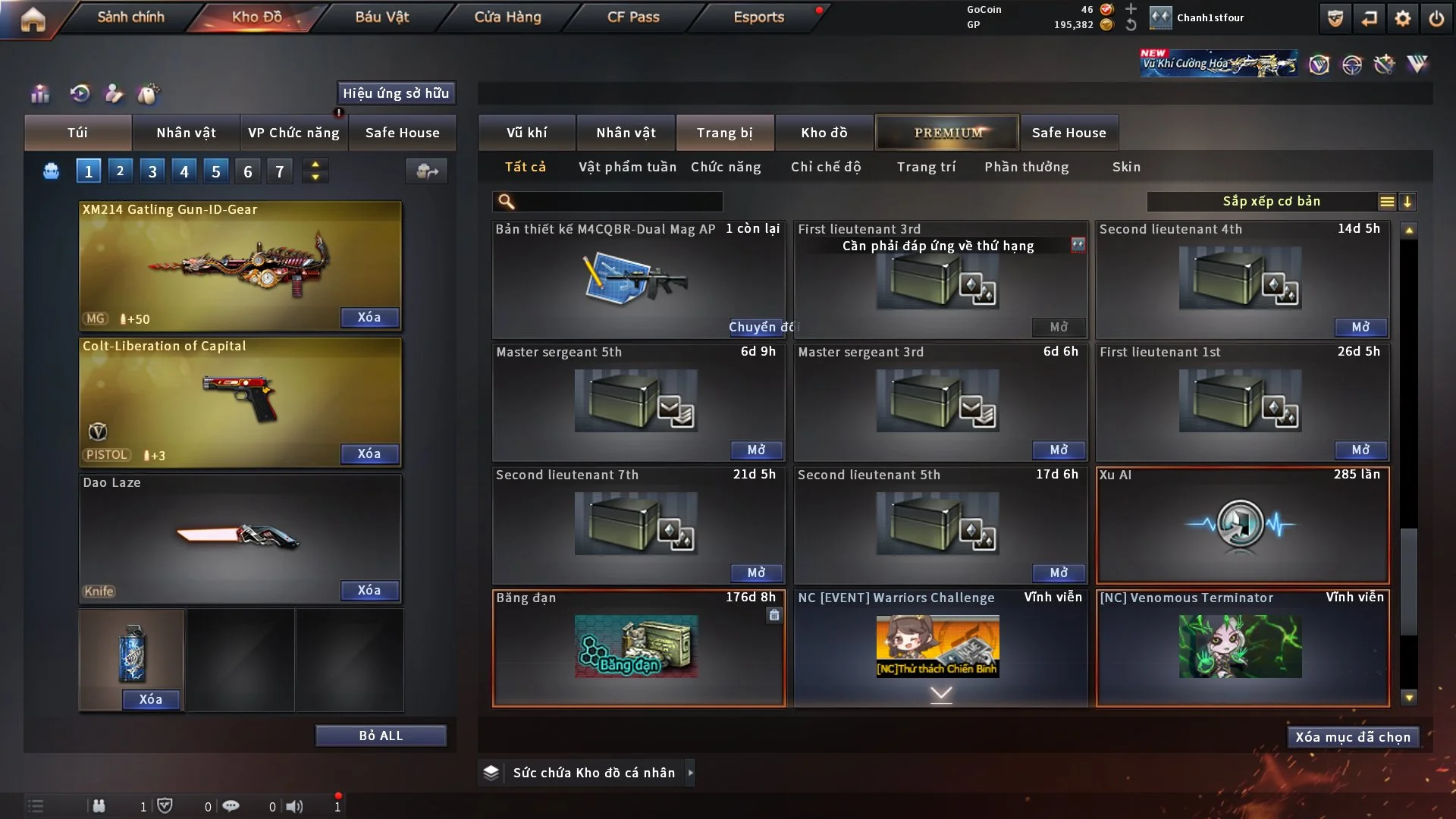Choose the Skin sub-category
The width and height of the screenshot is (1456, 819).
click(1126, 167)
